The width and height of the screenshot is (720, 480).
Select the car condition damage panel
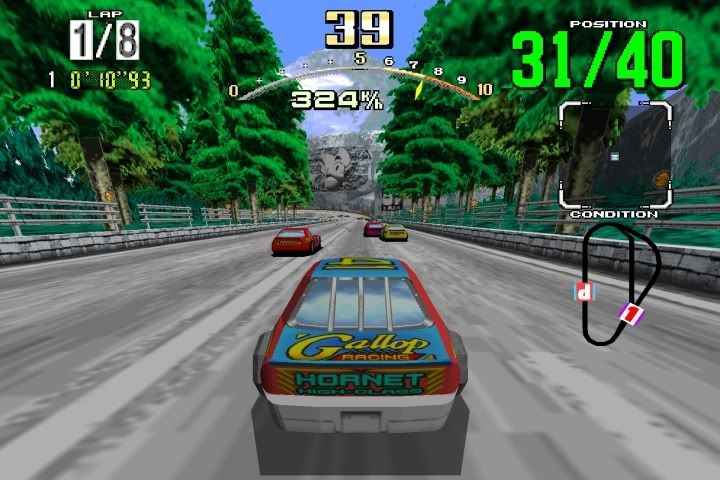pyautogui.click(x=614, y=154)
